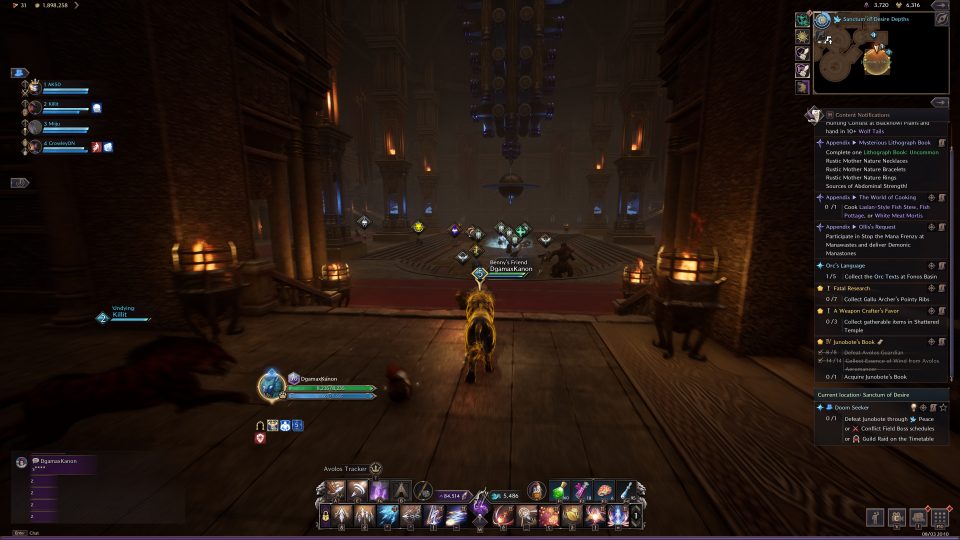The height and width of the screenshot is (540, 960).
Task: Click the yellow sun buff icon beside minimap
Action: click(802, 37)
